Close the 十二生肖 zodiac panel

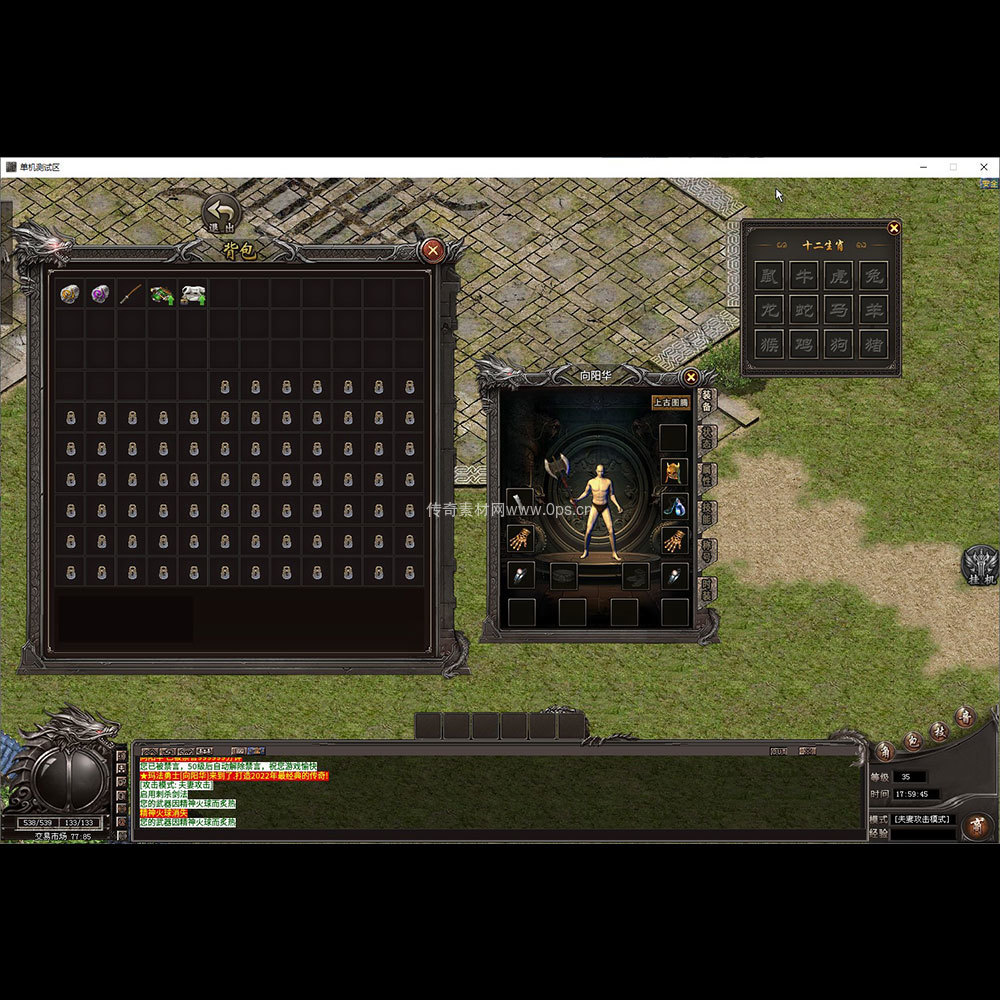[894, 228]
